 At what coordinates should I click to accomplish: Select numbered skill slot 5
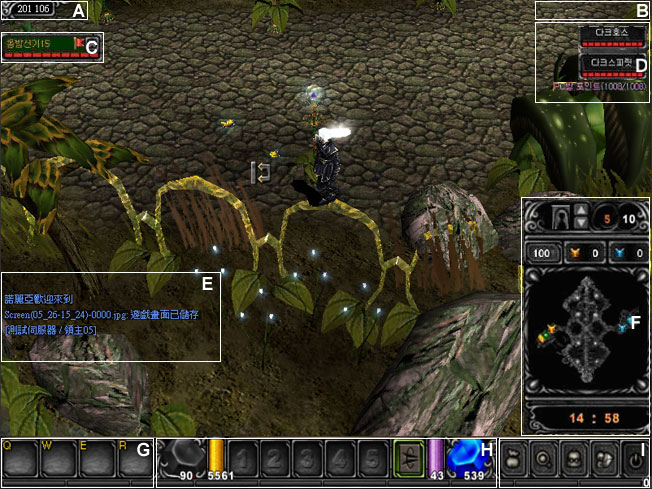click(372, 459)
